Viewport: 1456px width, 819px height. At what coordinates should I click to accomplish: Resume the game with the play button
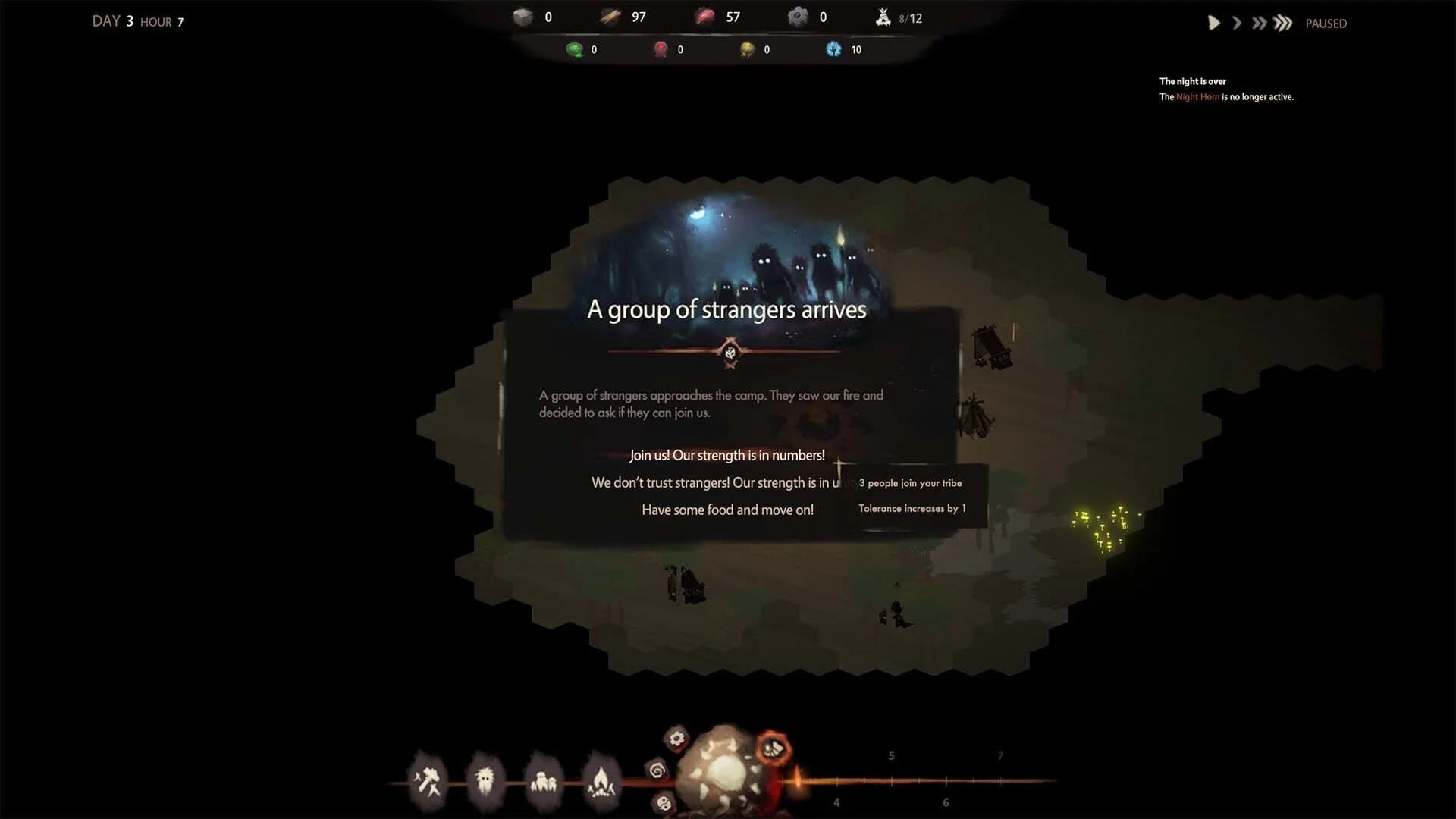[x=1213, y=24]
